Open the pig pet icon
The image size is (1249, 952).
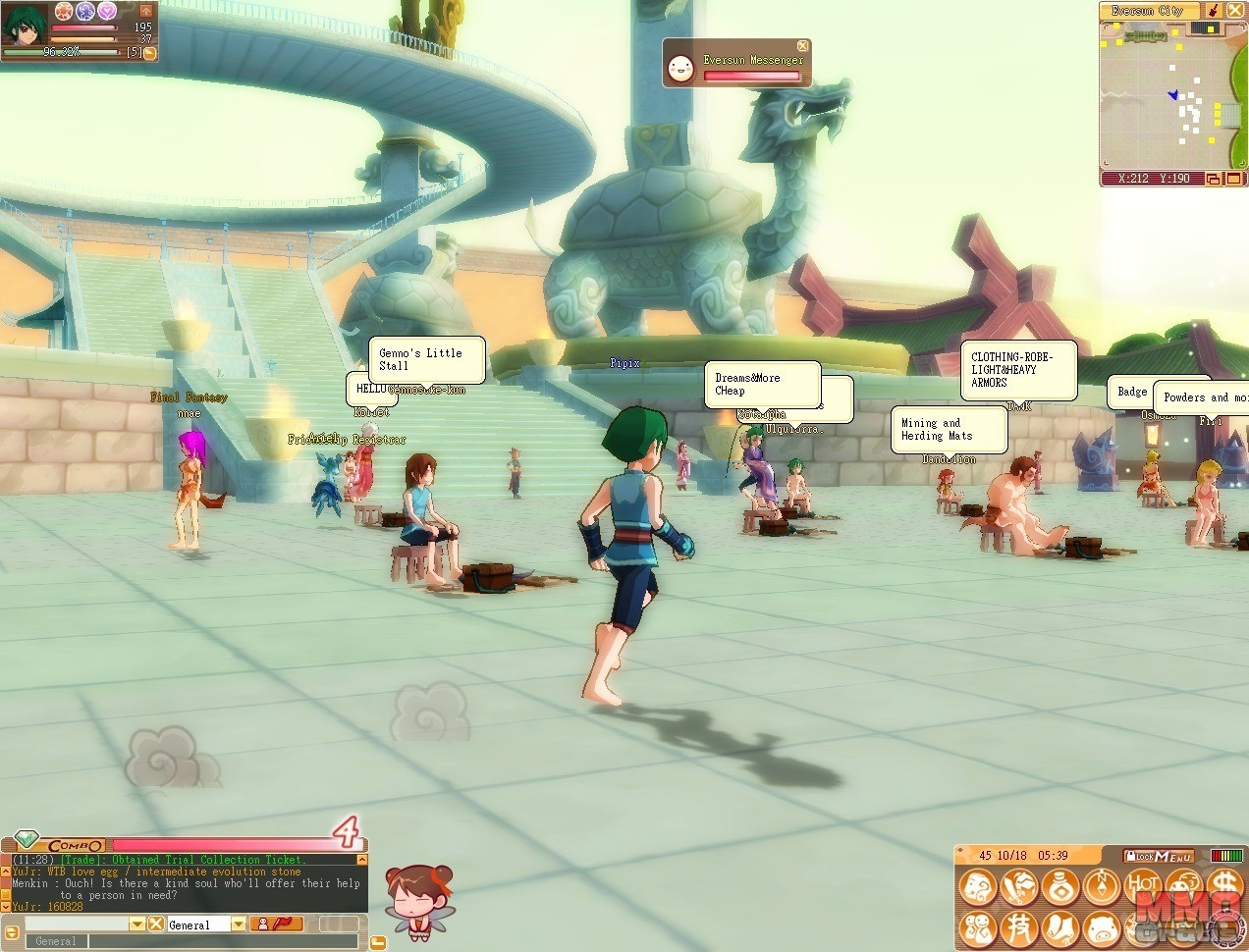pos(1103,927)
